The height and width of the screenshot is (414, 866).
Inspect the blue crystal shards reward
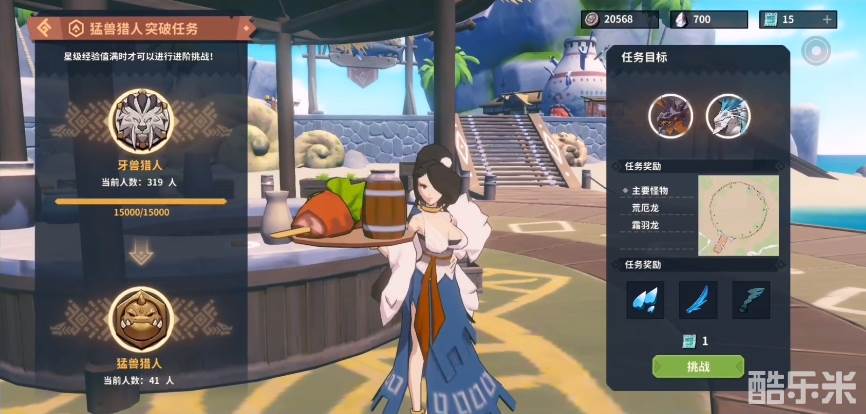645,299
